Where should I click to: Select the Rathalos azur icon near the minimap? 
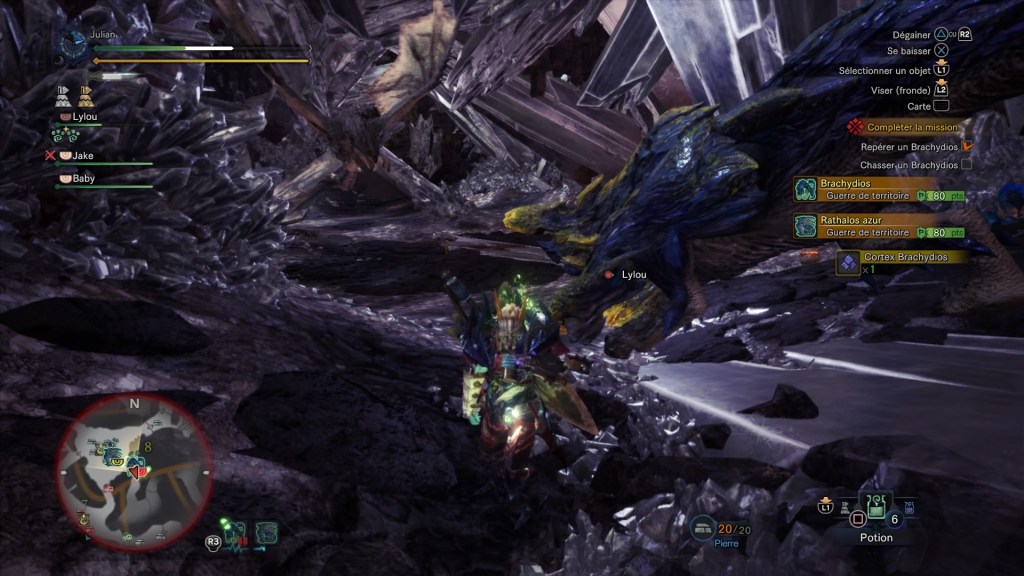(265, 533)
